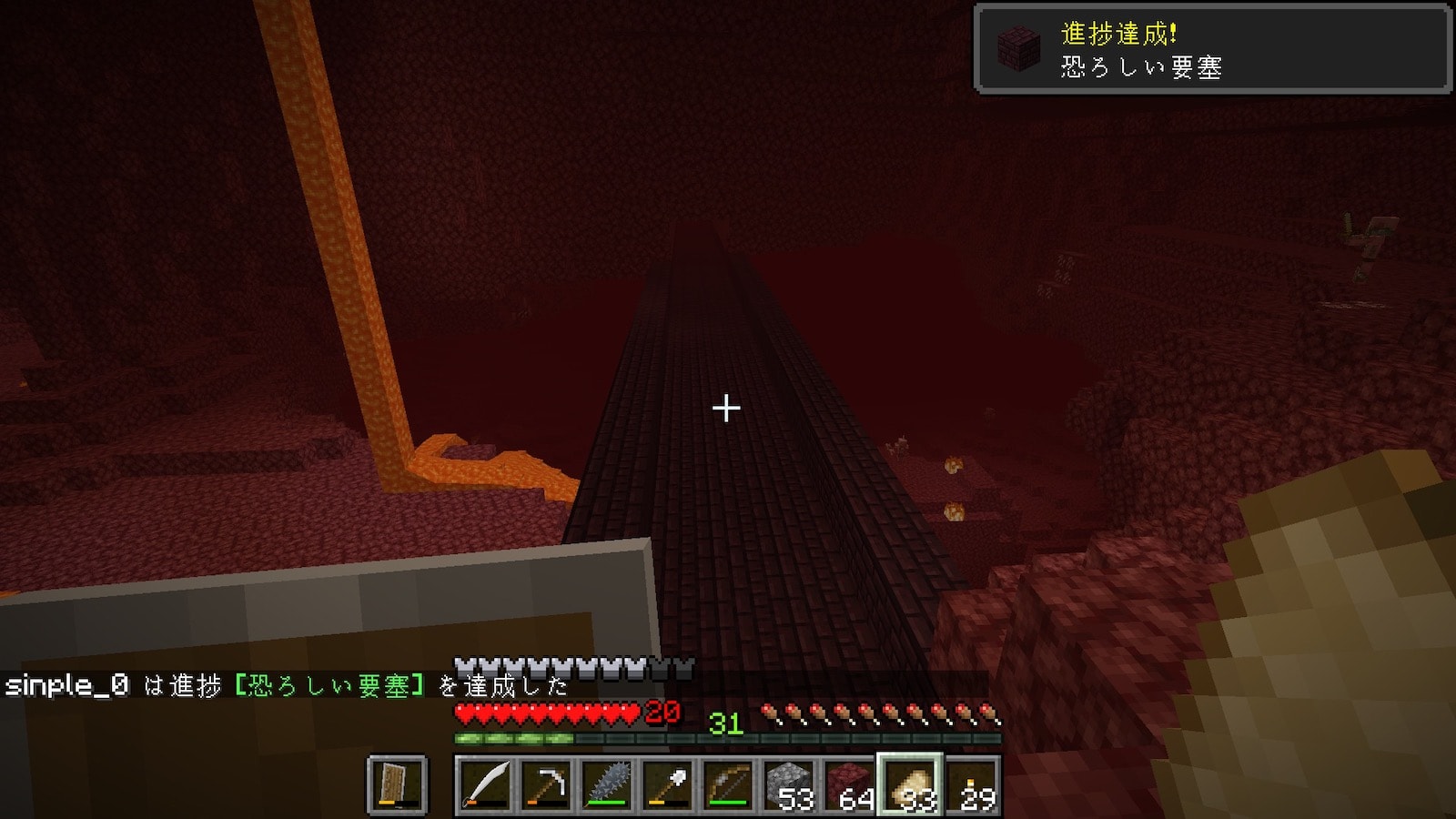Choose the netherrack stack of 64
The image size is (1456, 819).
[849, 784]
